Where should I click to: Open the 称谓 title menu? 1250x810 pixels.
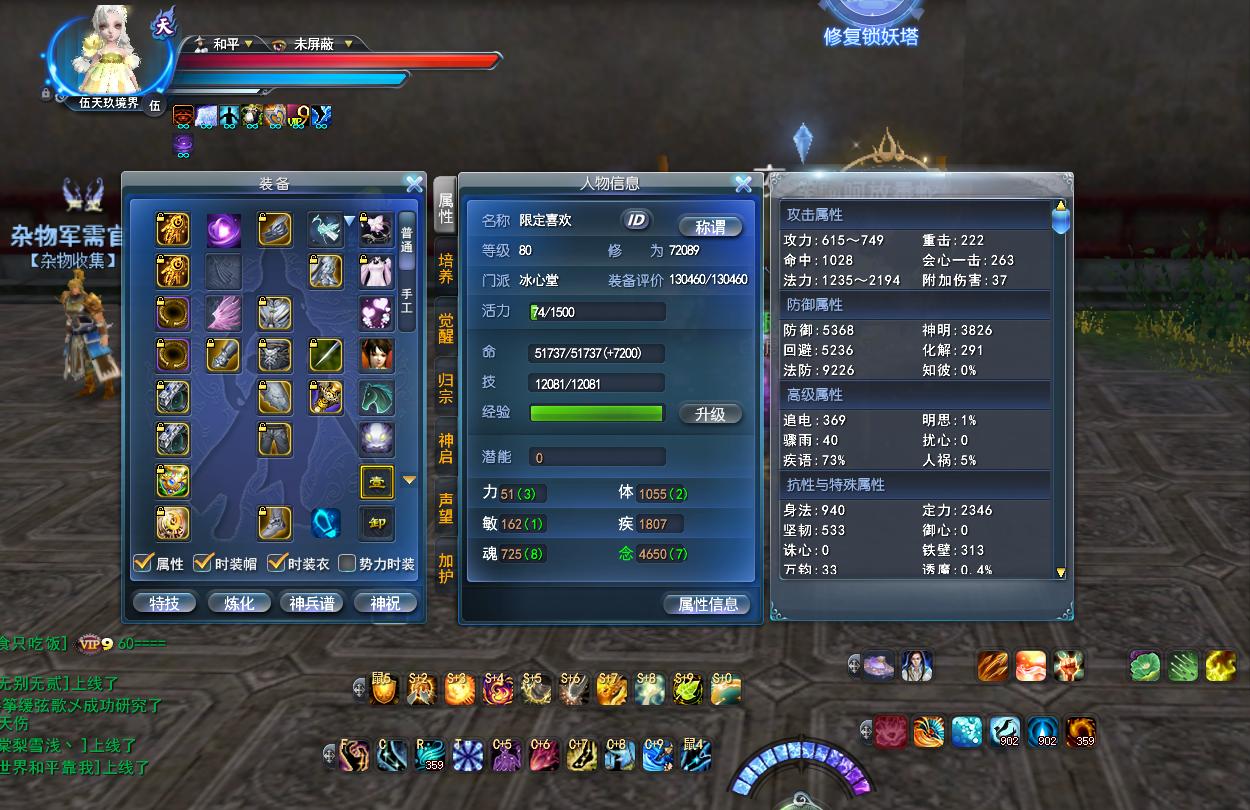(x=710, y=226)
